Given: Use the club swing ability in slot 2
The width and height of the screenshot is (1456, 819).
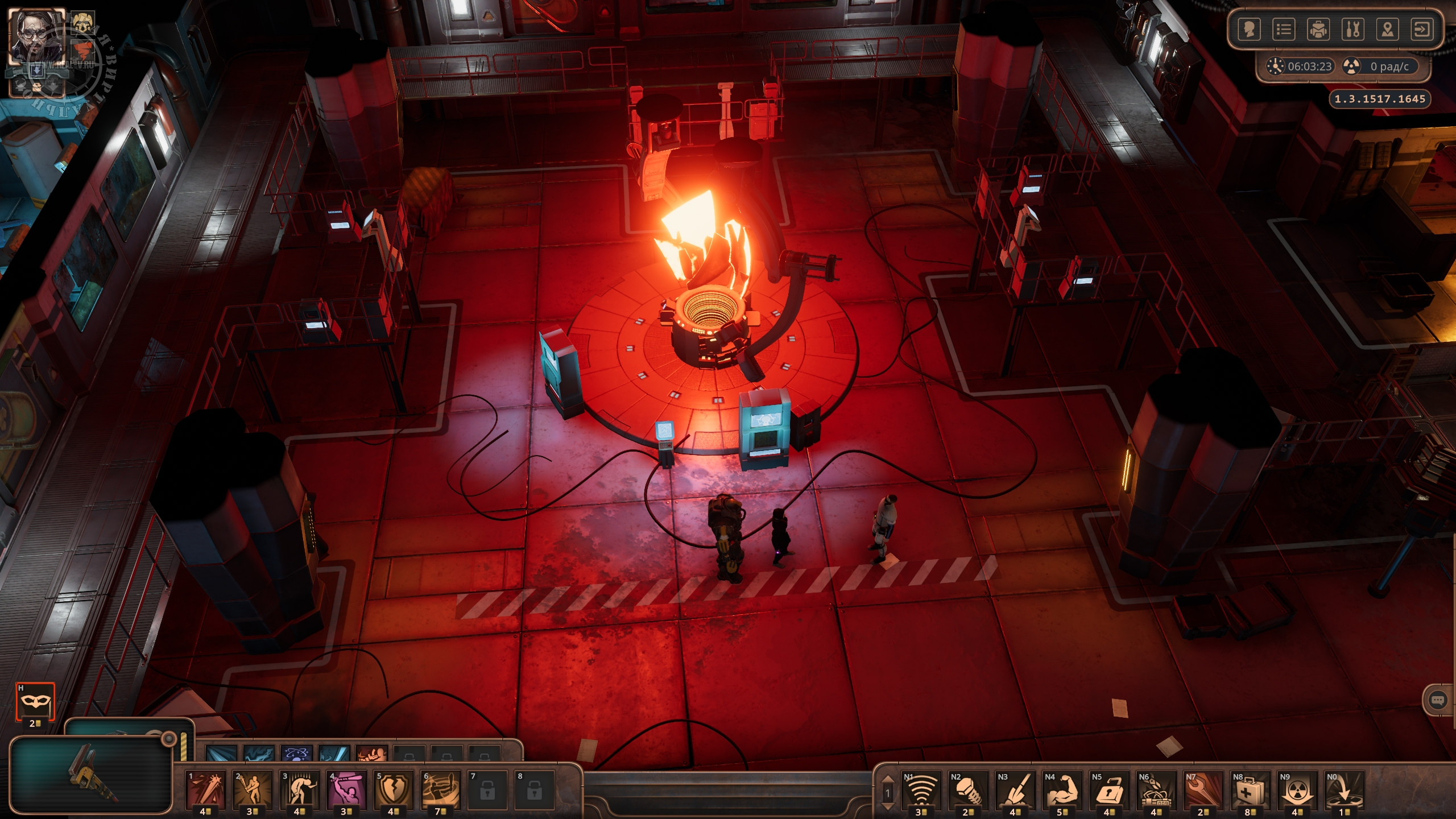Looking at the screenshot, I should (253, 789).
